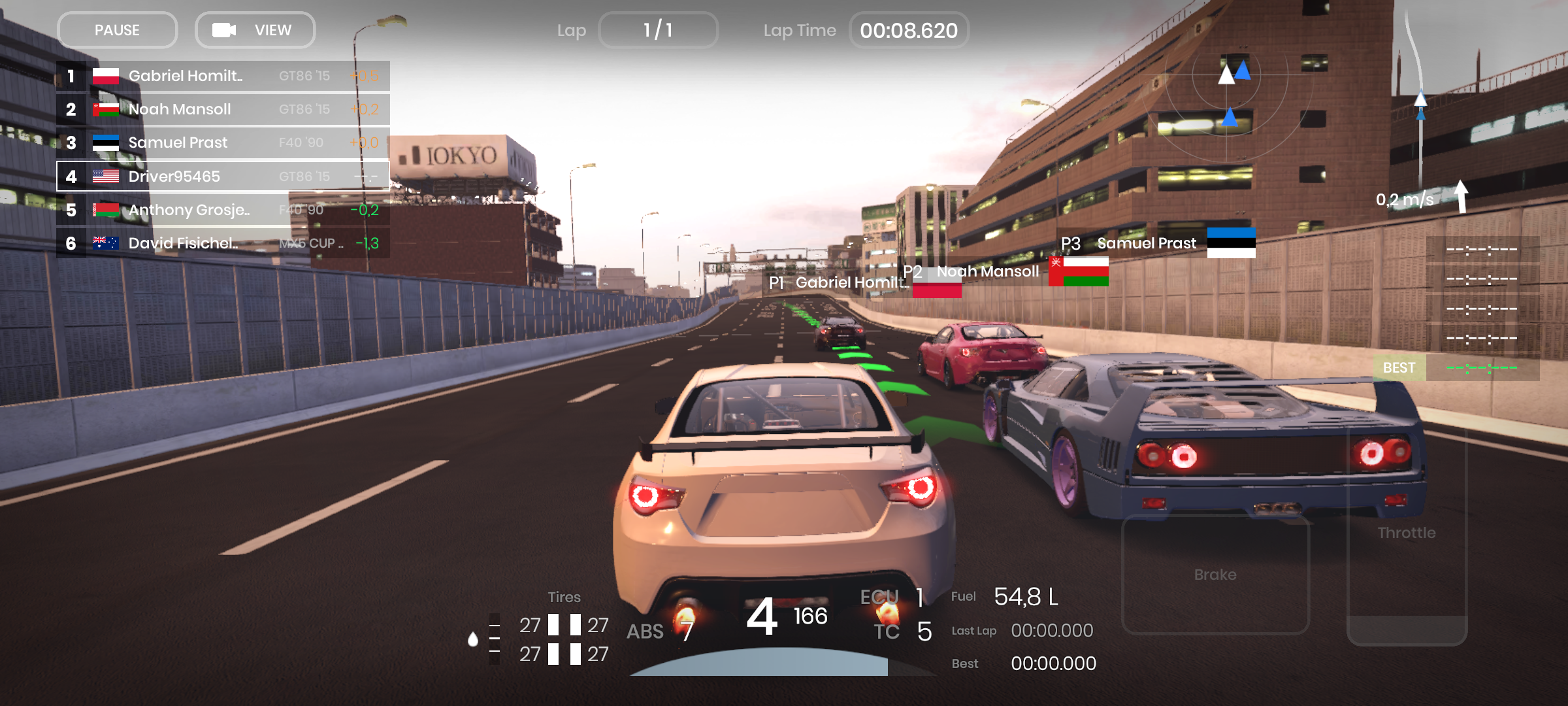1568x706 pixels.
Task: Select Samuel Prast's leaderboard row
Action: tap(223, 143)
